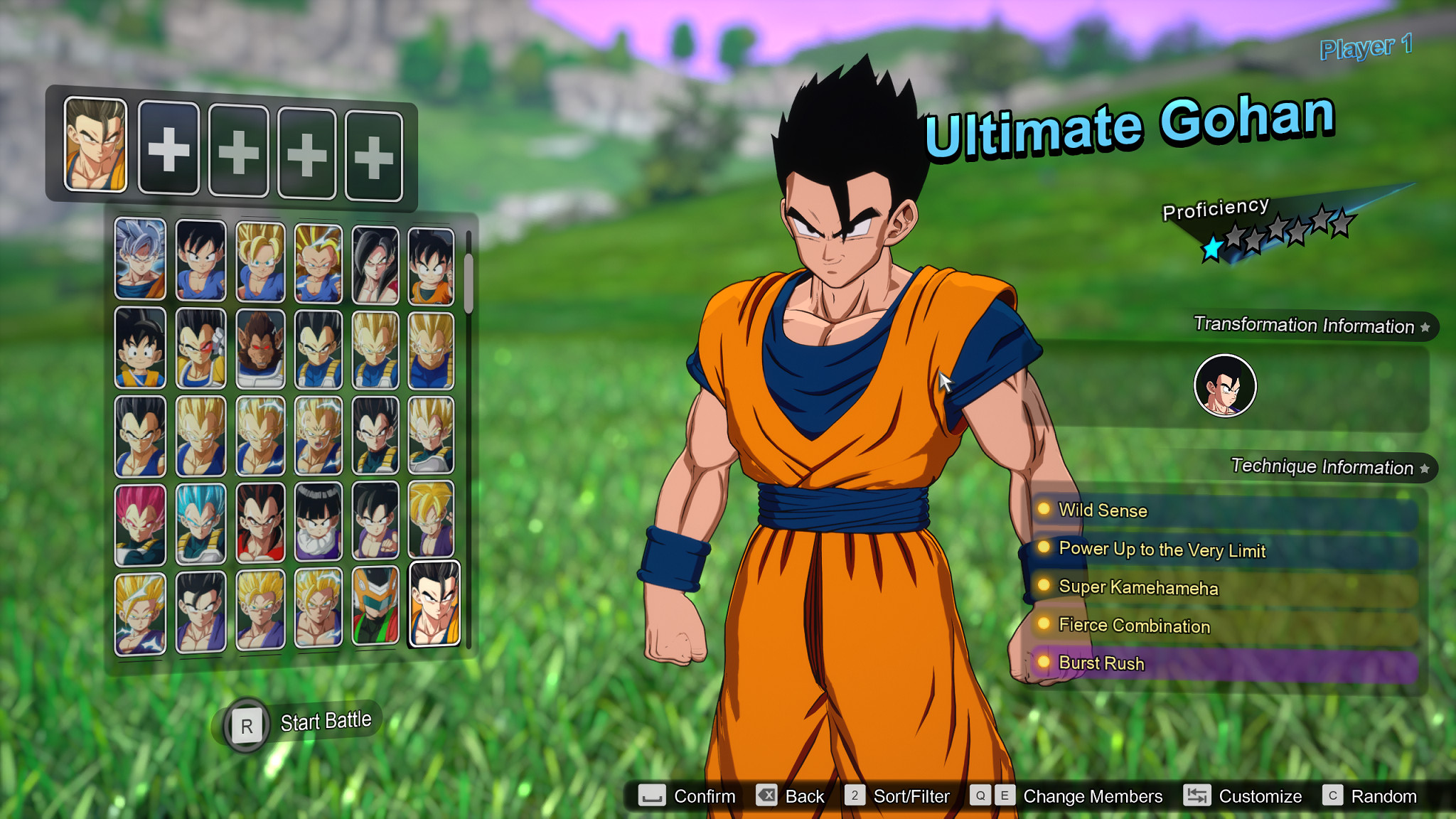This screenshot has width=1456, height=819.
Task: Select the Ultra Instinct Goku portrait
Action: coord(140,257)
